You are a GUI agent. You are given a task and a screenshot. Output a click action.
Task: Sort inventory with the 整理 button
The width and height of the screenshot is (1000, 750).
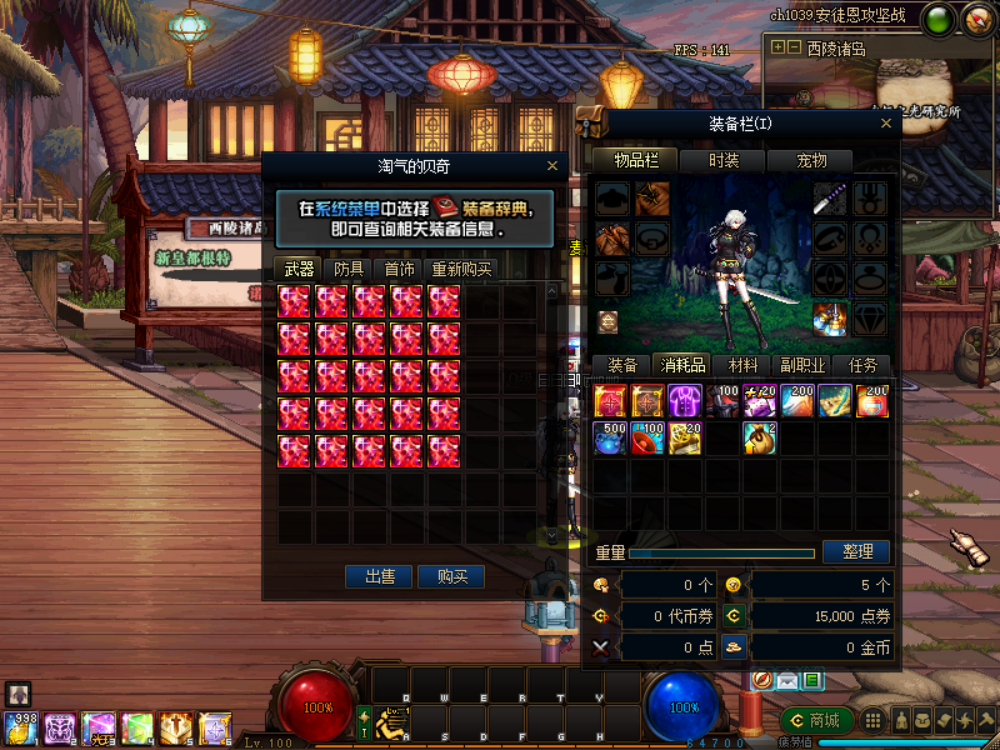[x=856, y=552]
